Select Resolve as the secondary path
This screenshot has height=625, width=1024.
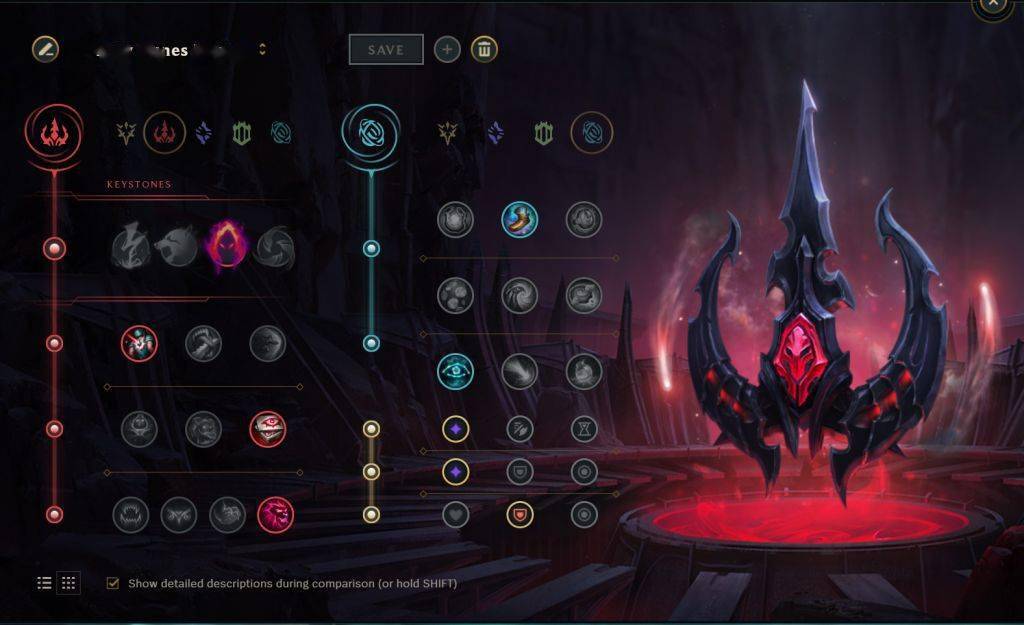pos(543,133)
